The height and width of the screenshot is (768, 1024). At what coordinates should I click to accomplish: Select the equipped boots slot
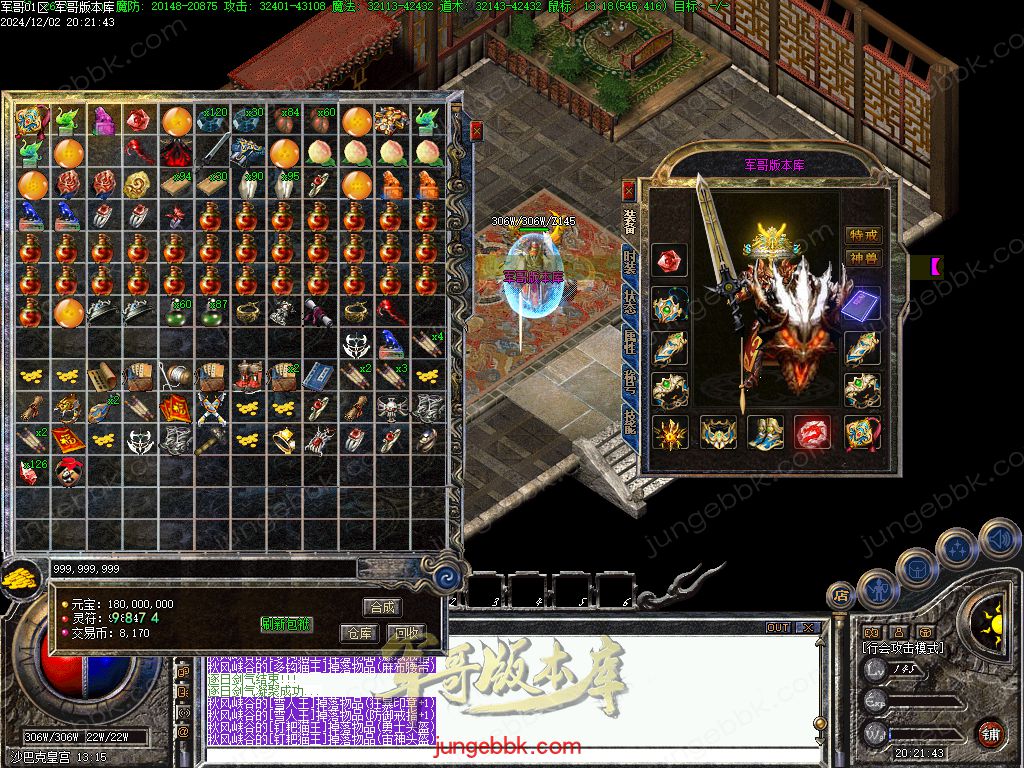pyautogui.click(x=766, y=433)
